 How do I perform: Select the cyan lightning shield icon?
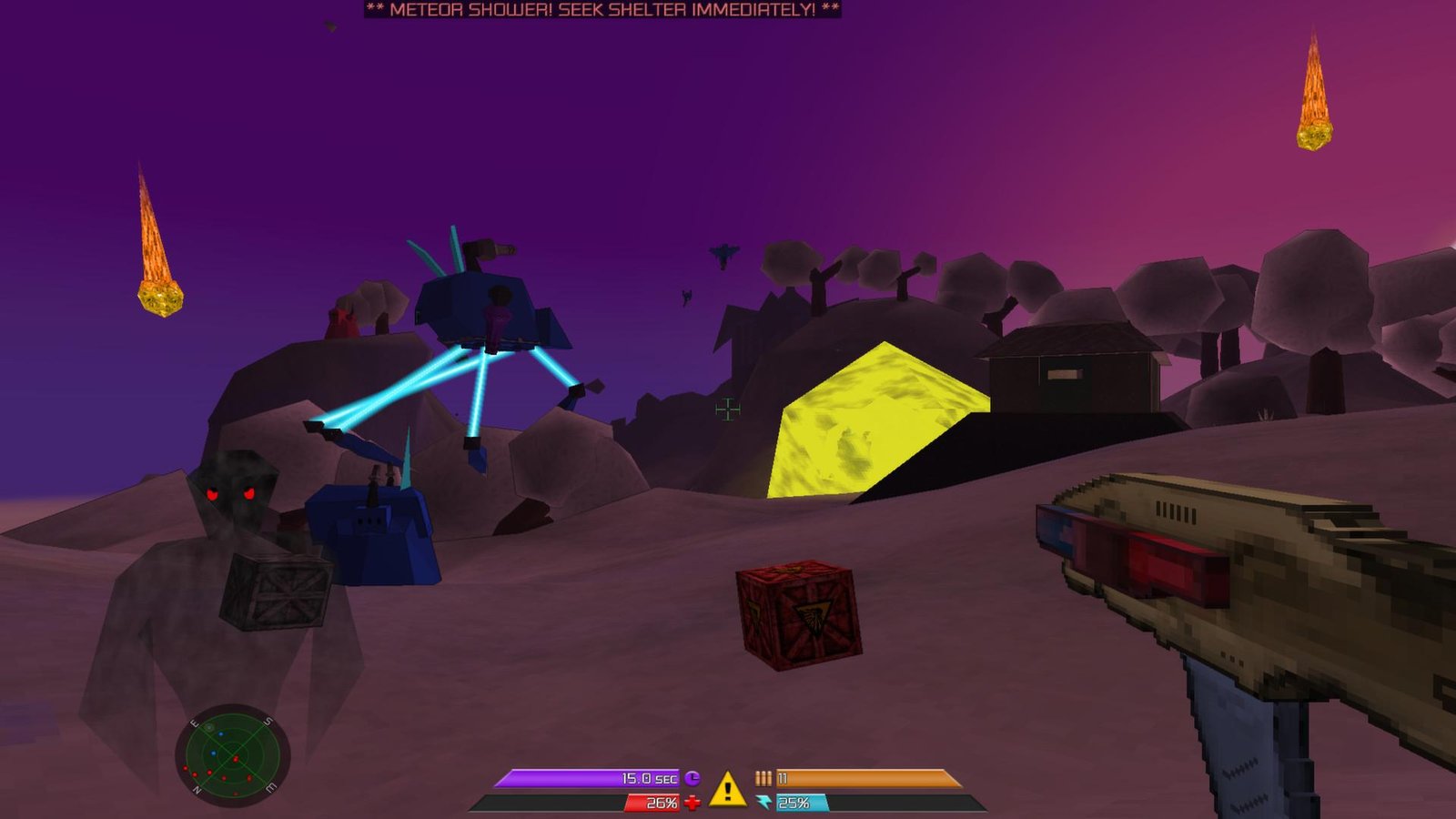pos(764,801)
